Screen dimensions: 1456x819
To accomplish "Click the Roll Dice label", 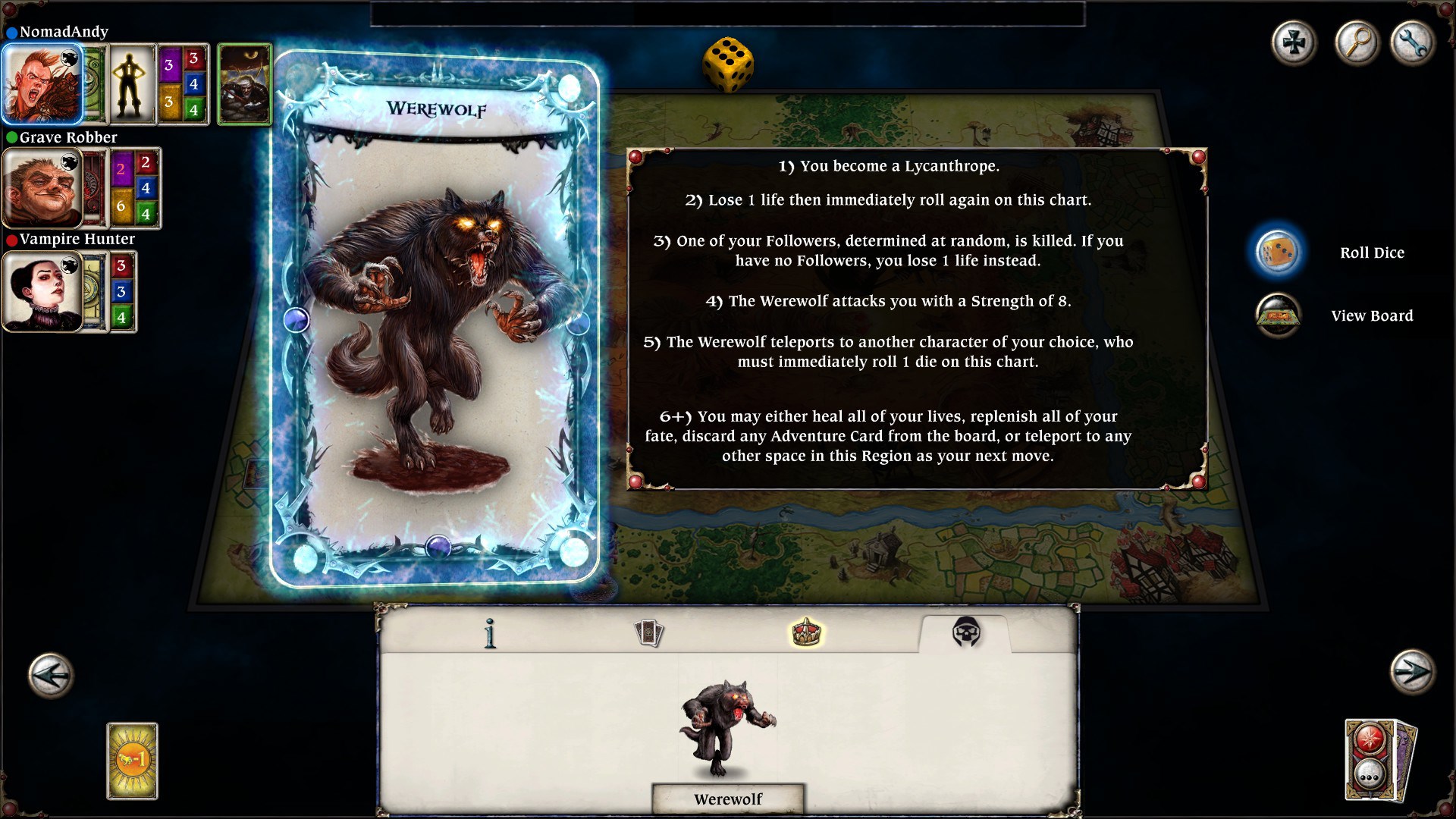I will pyautogui.click(x=1373, y=253).
